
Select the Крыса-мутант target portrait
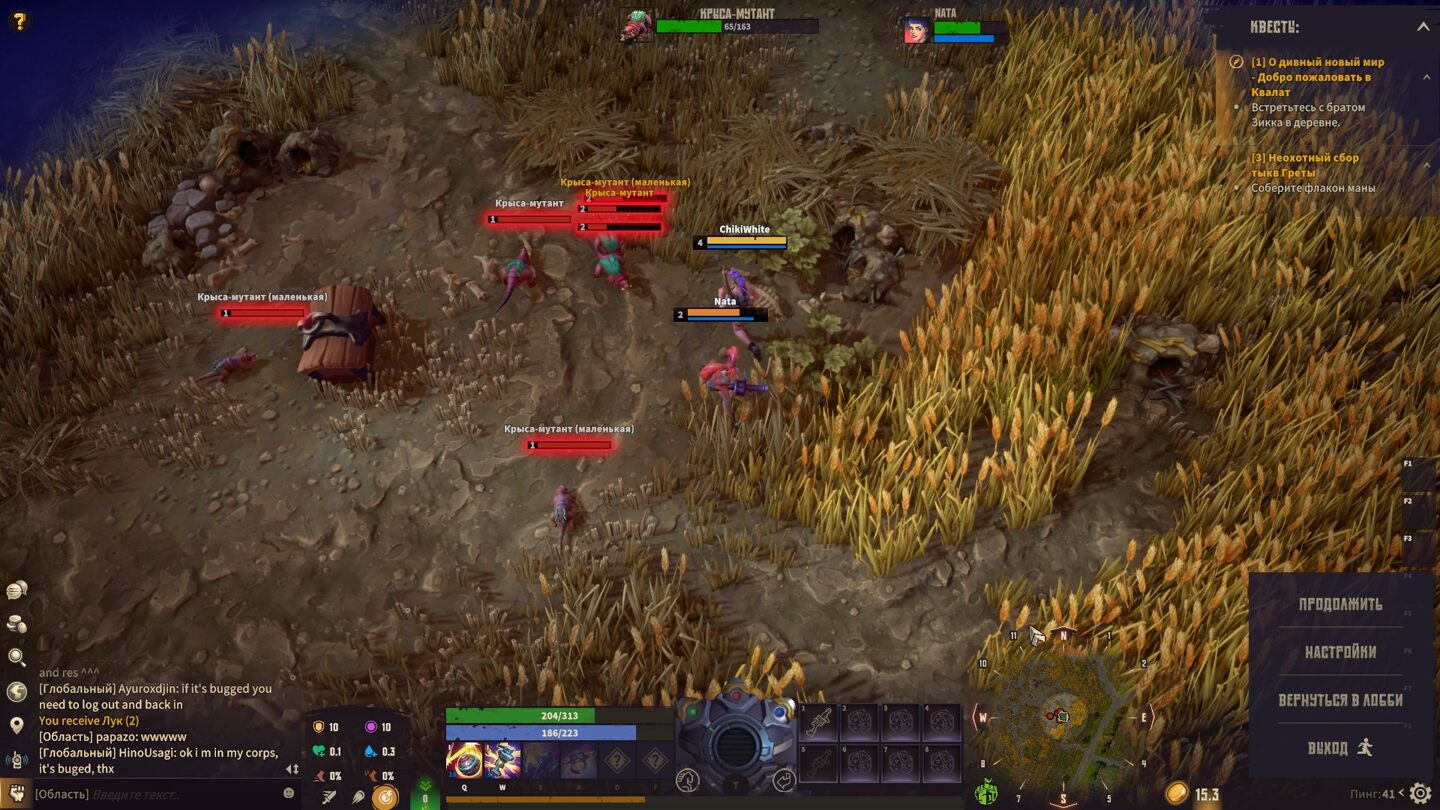coord(637,25)
